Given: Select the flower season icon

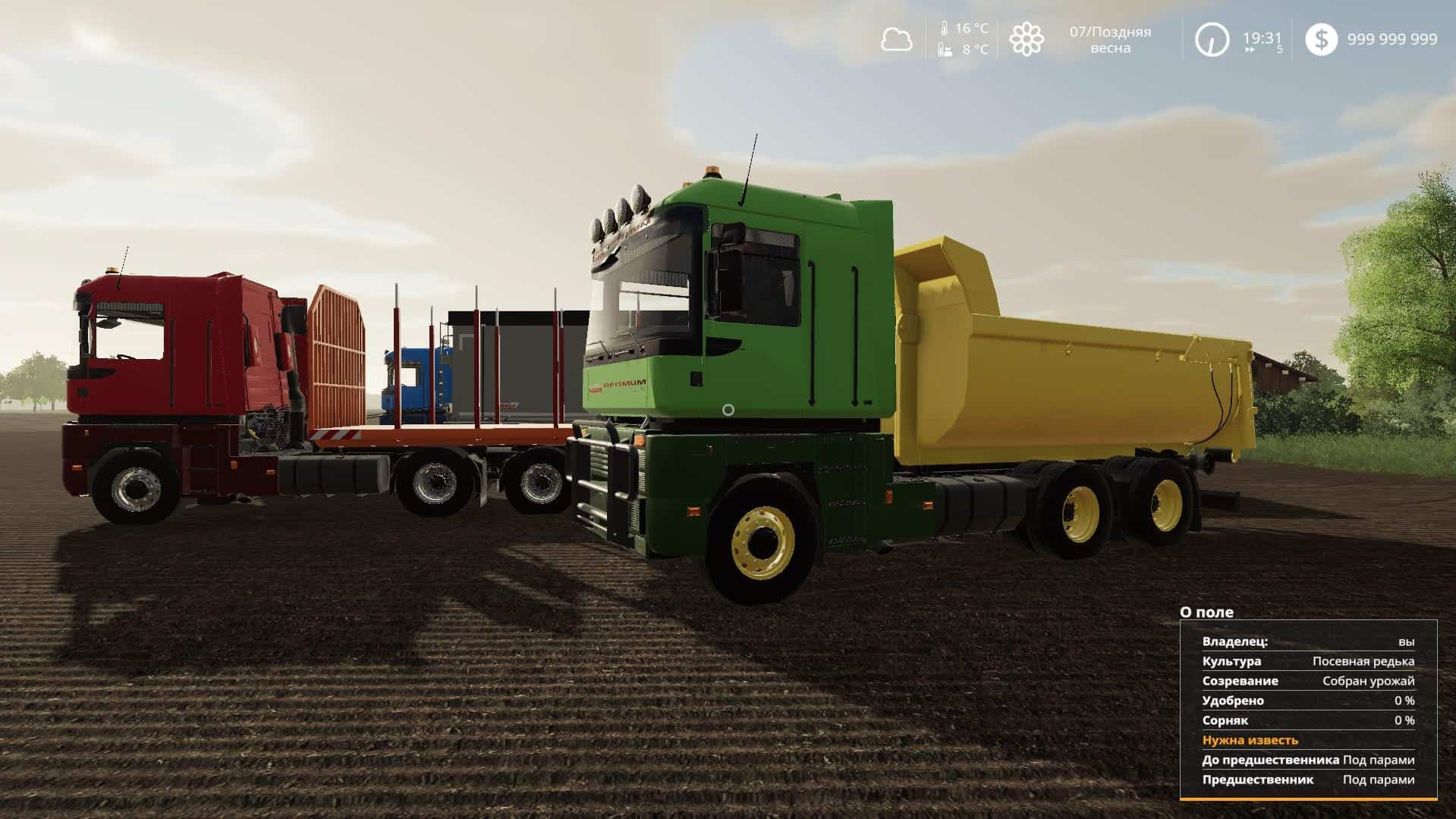Looking at the screenshot, I should point(1026,39).
